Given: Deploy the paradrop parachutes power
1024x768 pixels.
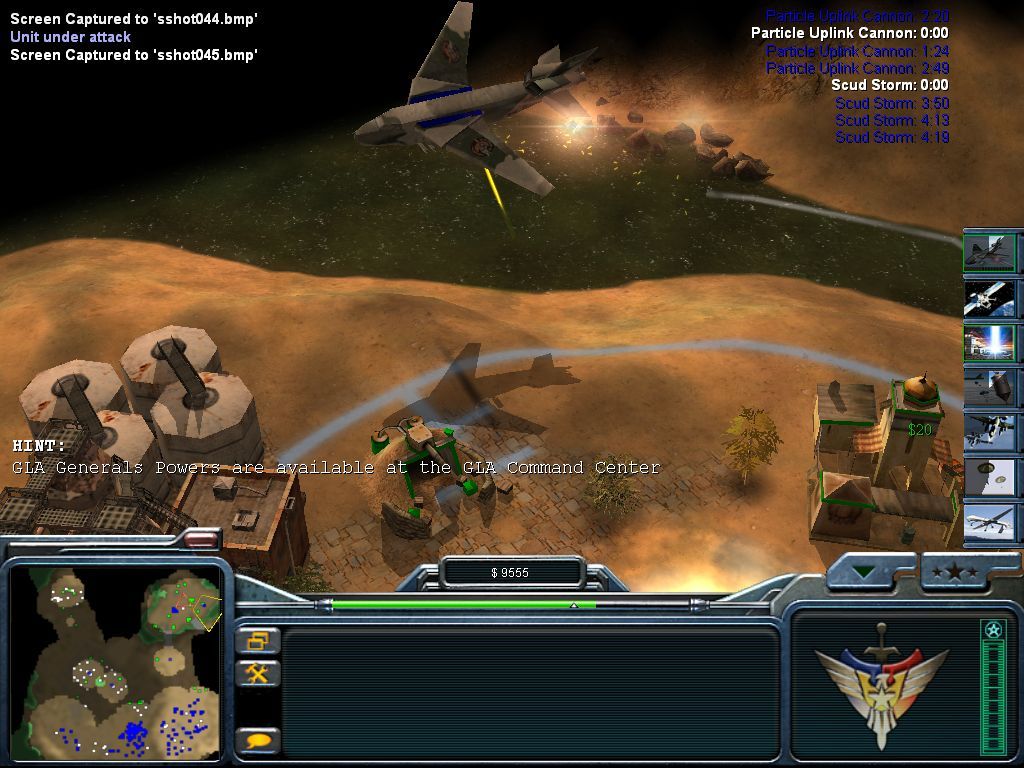Looking at the screenshot, I should pyautogui.click(x=990, y=478).
